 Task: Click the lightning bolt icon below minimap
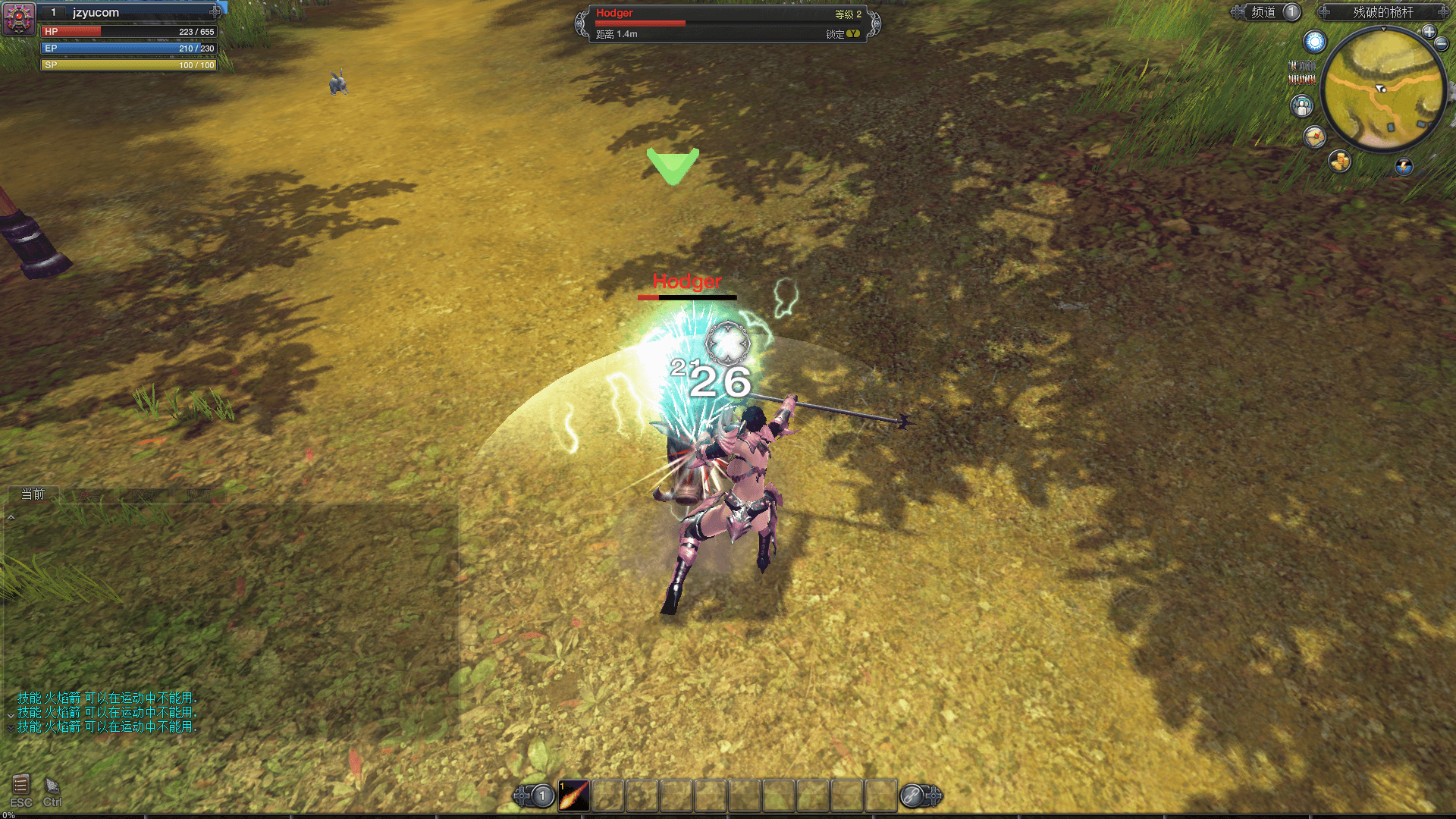(x=1404, y=166)
